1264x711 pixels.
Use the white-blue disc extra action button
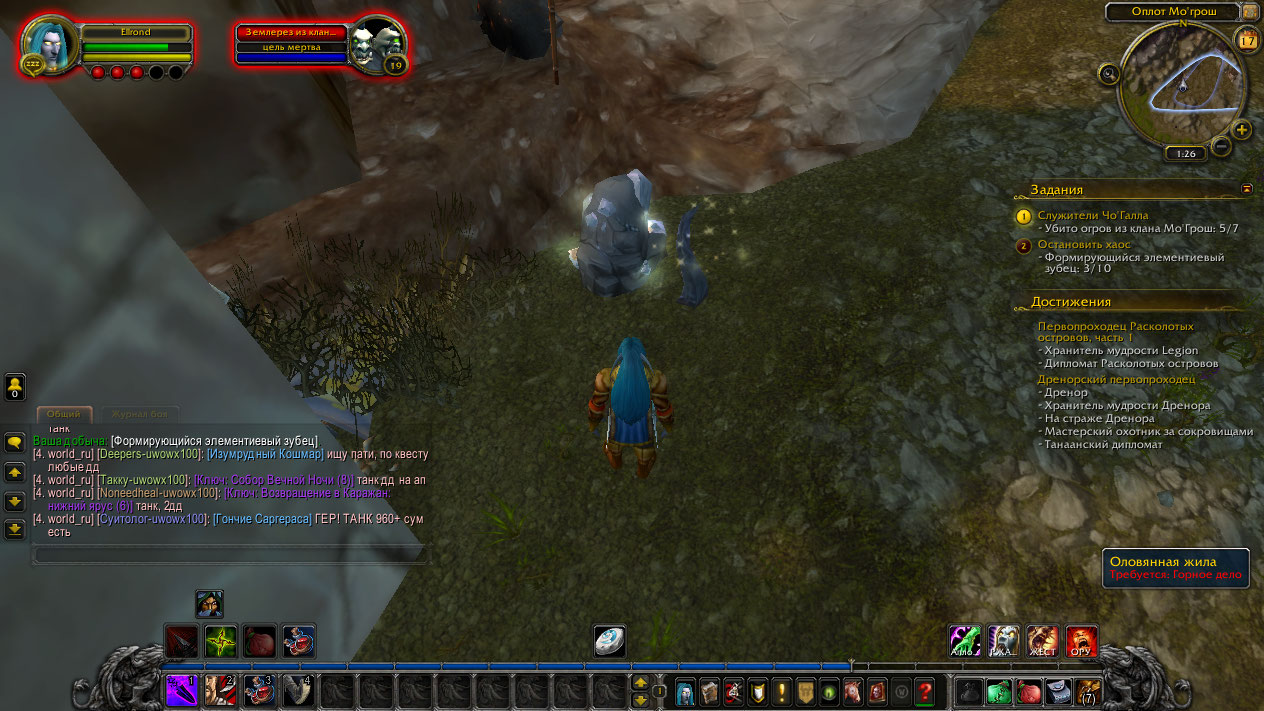[x=609, y=642]
